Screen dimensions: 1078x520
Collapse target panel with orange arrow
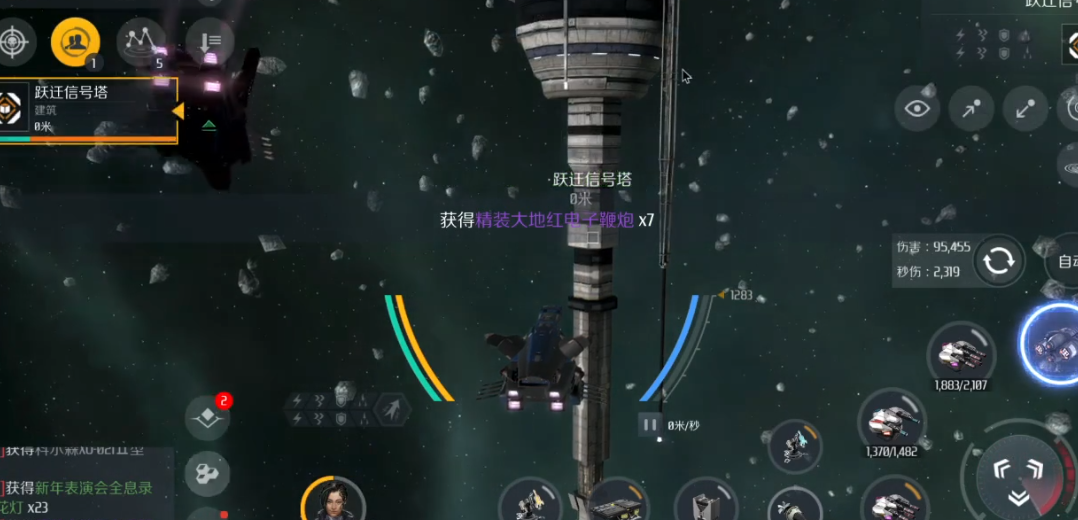(x=178, y=111)
